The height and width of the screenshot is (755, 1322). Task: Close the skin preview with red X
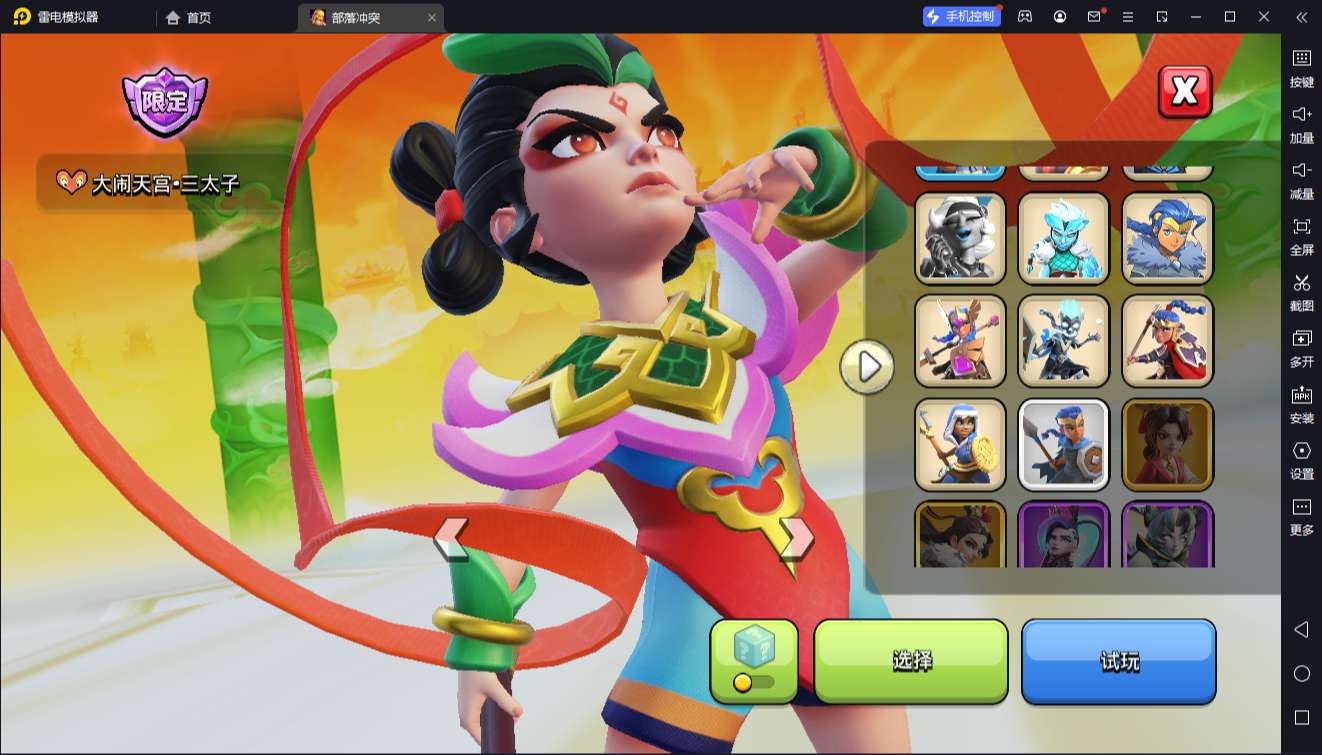click(1184, 92)
